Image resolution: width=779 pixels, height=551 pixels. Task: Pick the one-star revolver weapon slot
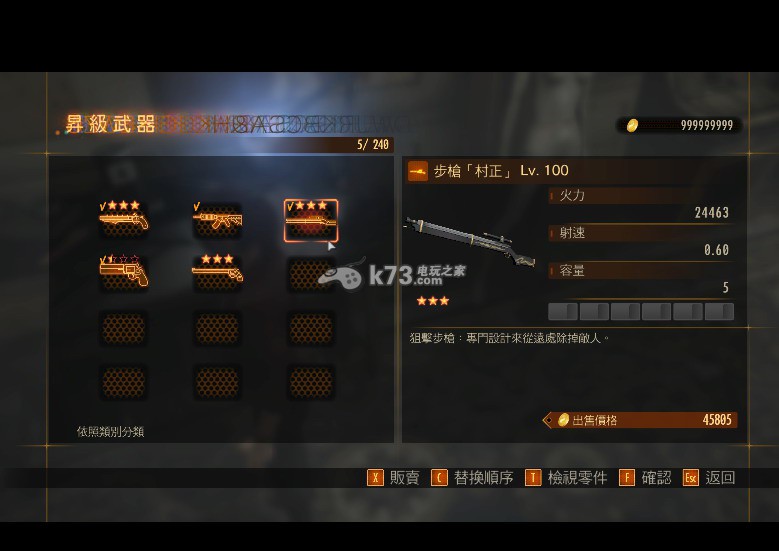pyautogui.click(x=124, y=272)
